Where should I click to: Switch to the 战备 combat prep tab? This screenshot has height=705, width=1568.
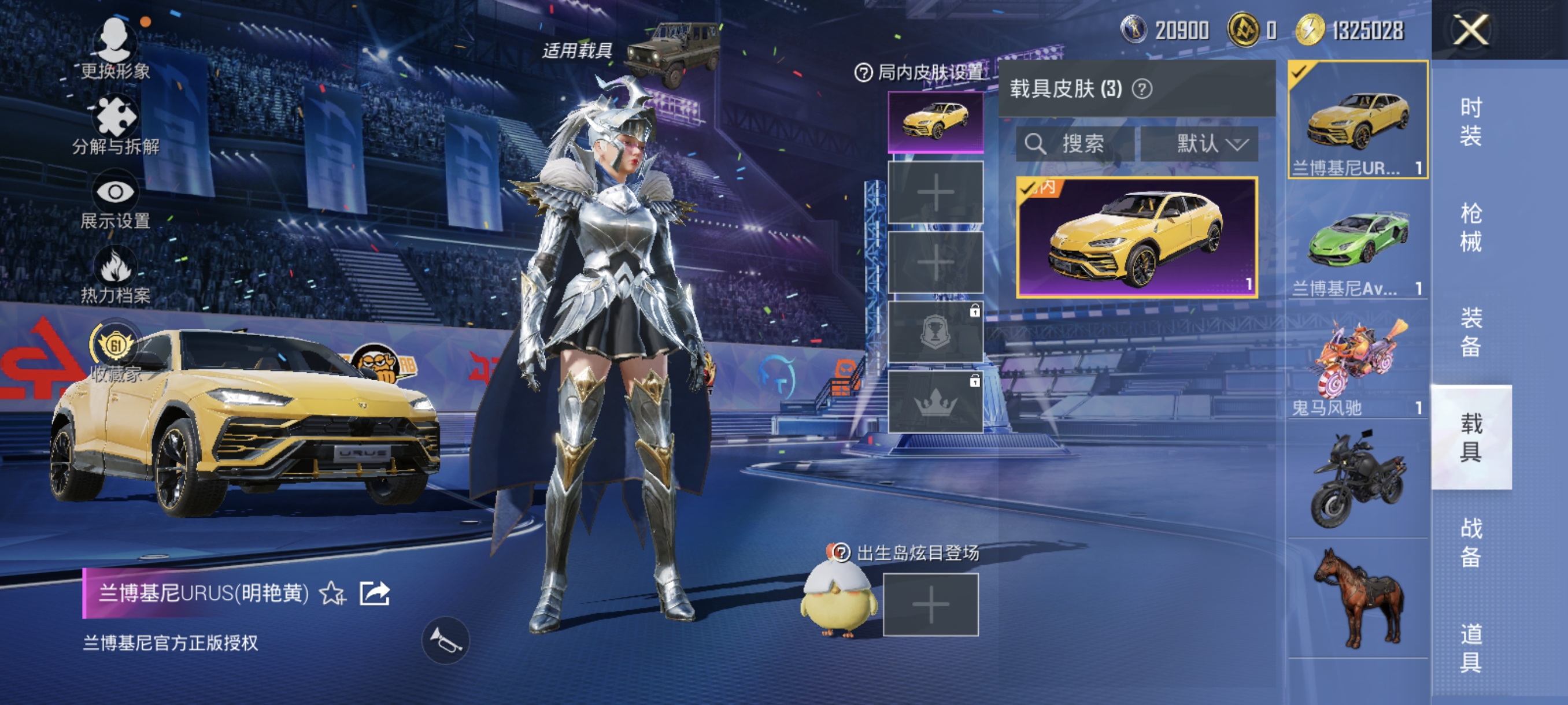pos(1471,542)
